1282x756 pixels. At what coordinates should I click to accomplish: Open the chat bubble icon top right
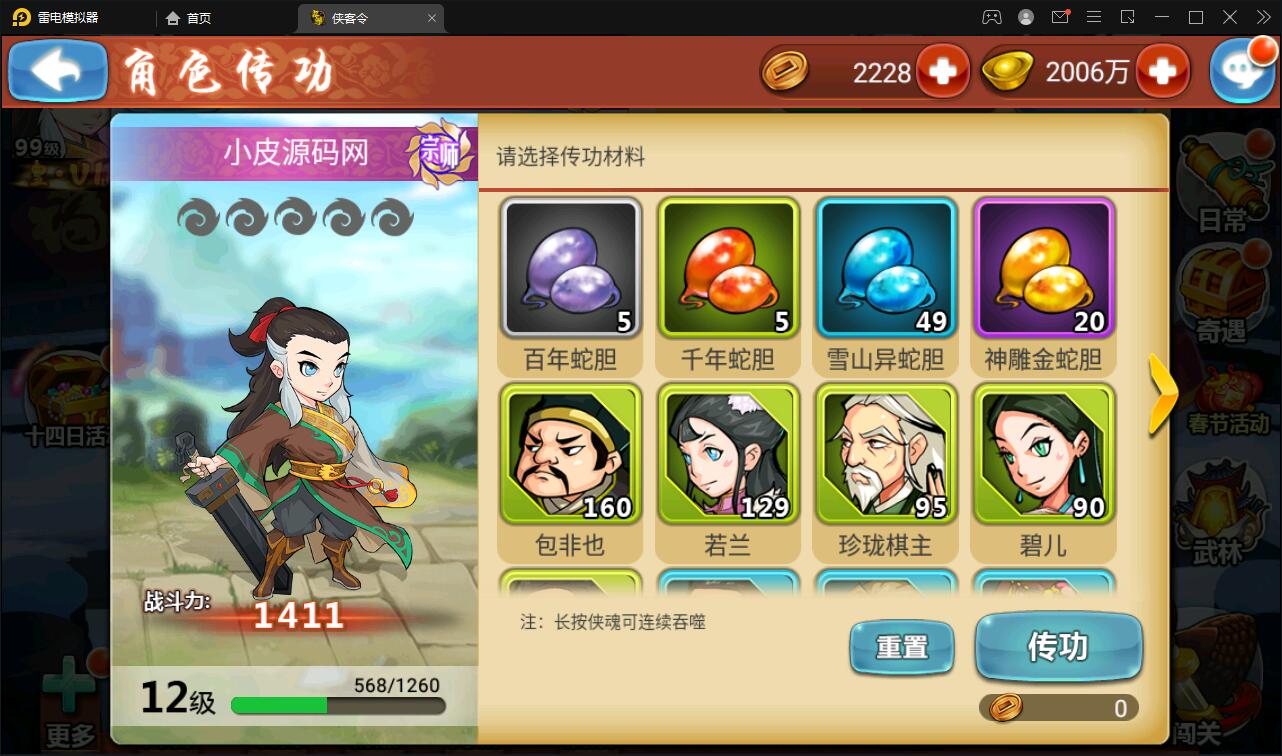click(x=1243, y=70)
